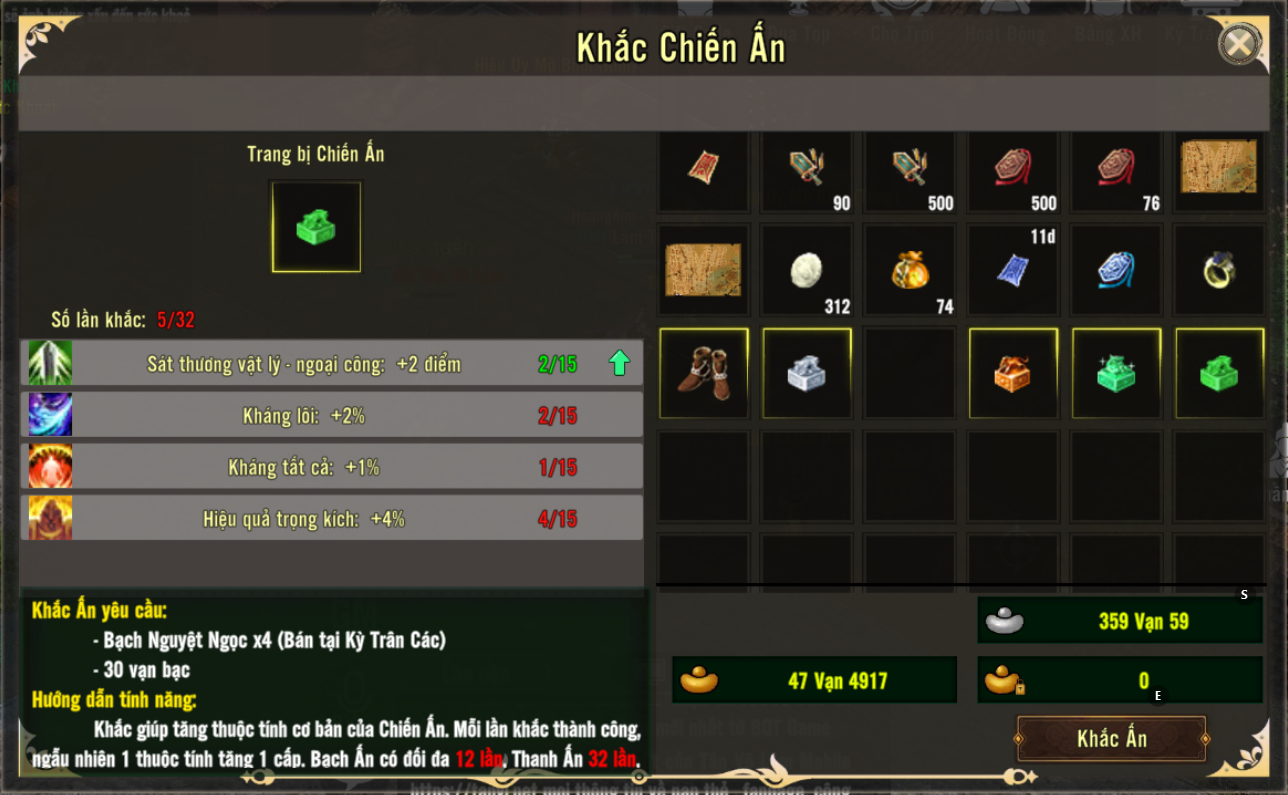Image resolution: width=1288 pixels, height=795 pixels.
Task: Select the orange seal item
Action: click(x=1013, y=373)
